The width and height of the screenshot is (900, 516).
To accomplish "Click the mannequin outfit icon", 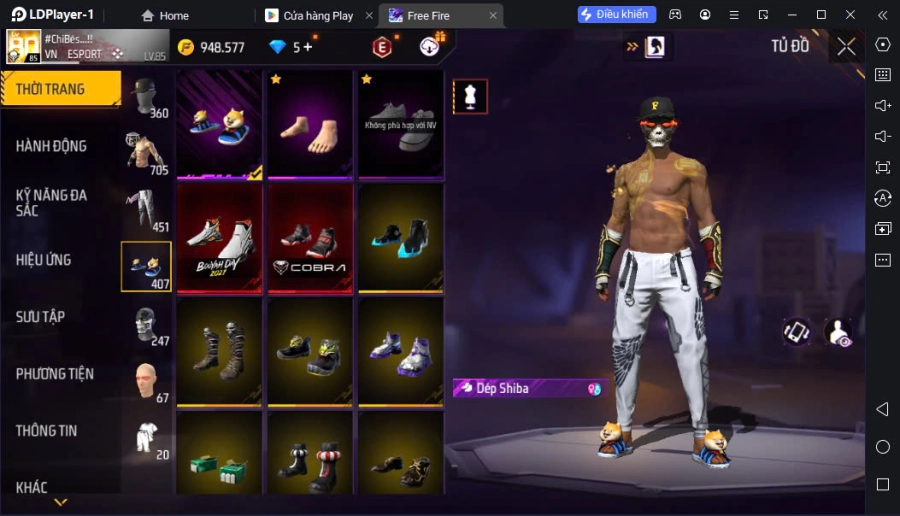I will coord(470,96).
